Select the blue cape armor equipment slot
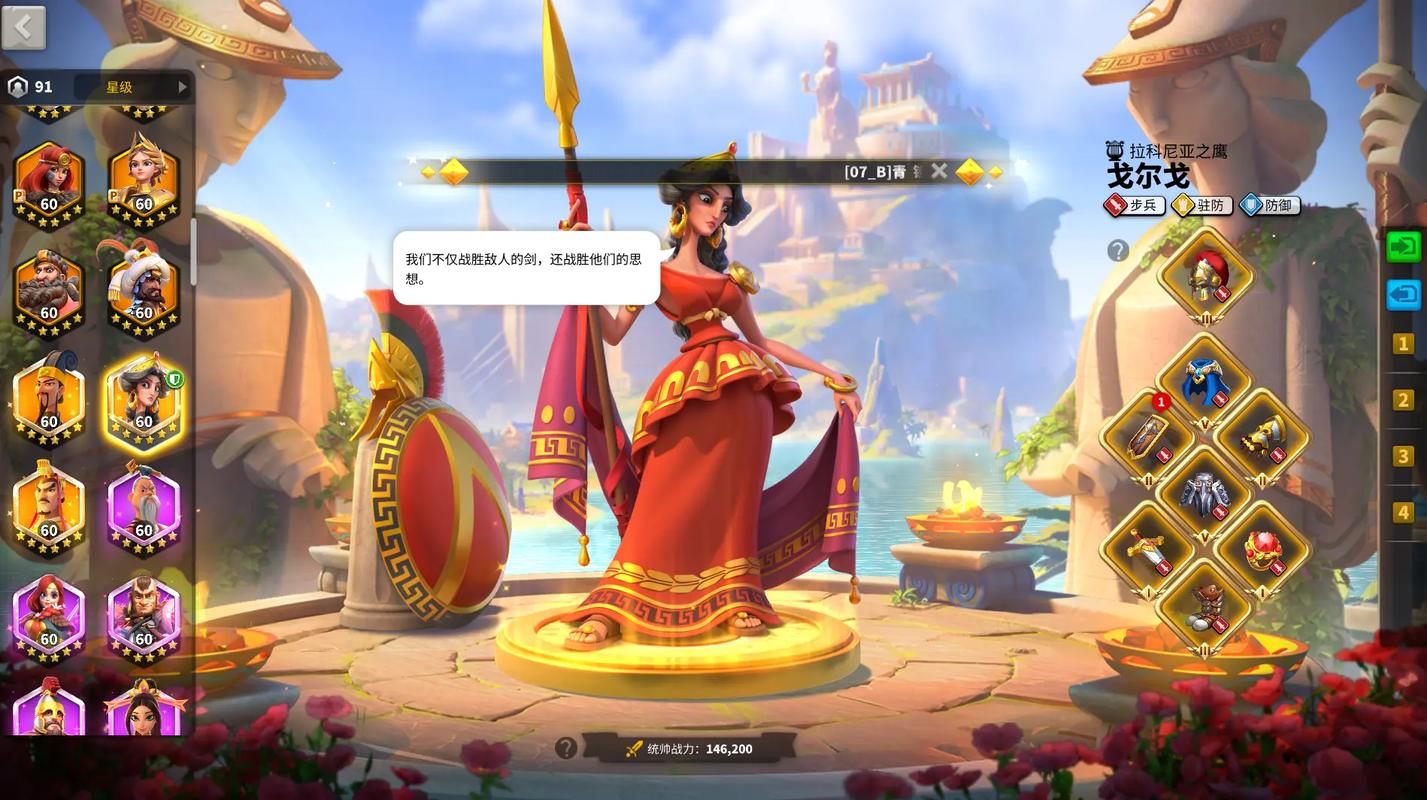 pyautogui.click(x=1204, y=375)
